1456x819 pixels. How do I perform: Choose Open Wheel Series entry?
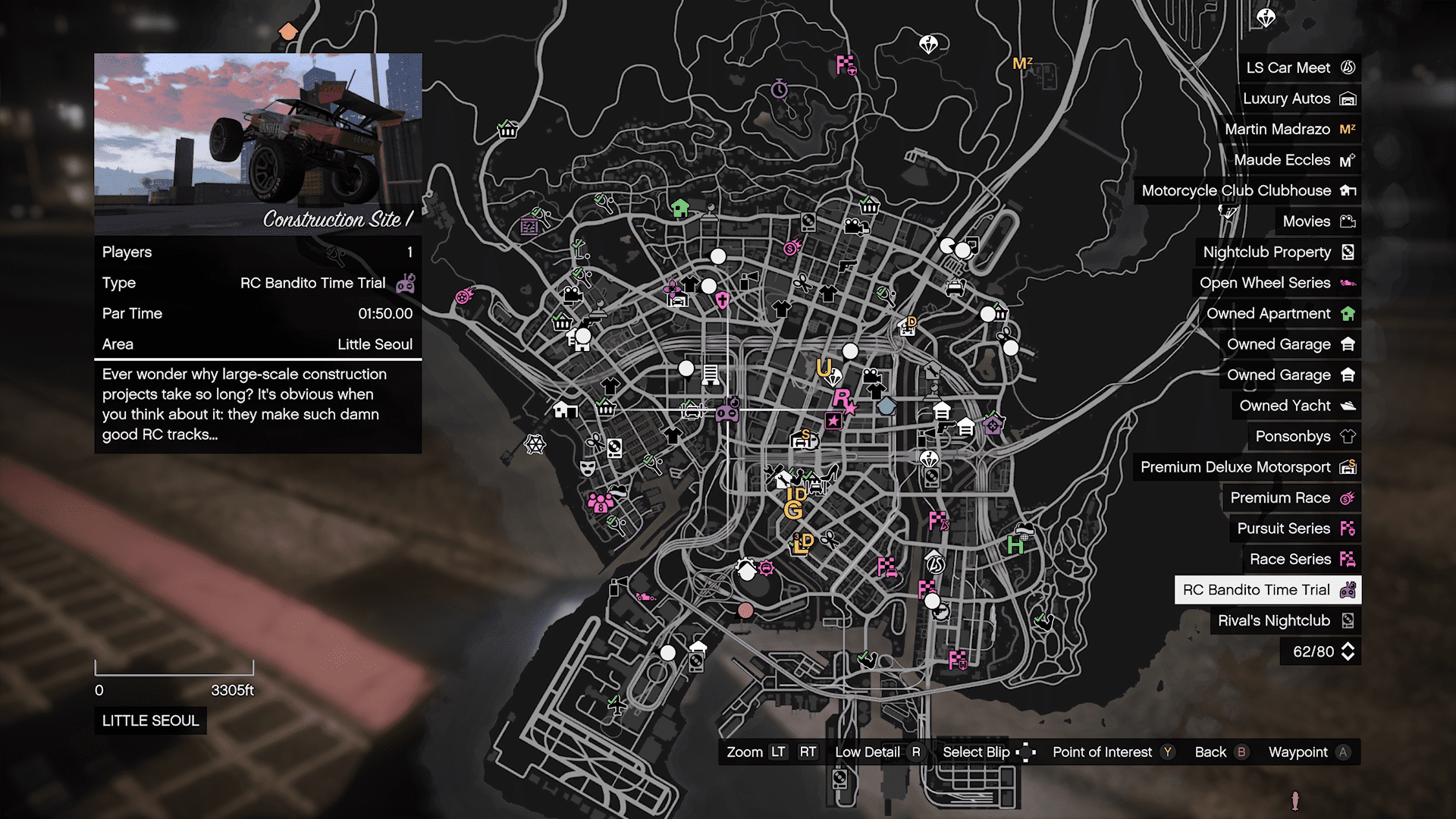tap(1276, 283)
